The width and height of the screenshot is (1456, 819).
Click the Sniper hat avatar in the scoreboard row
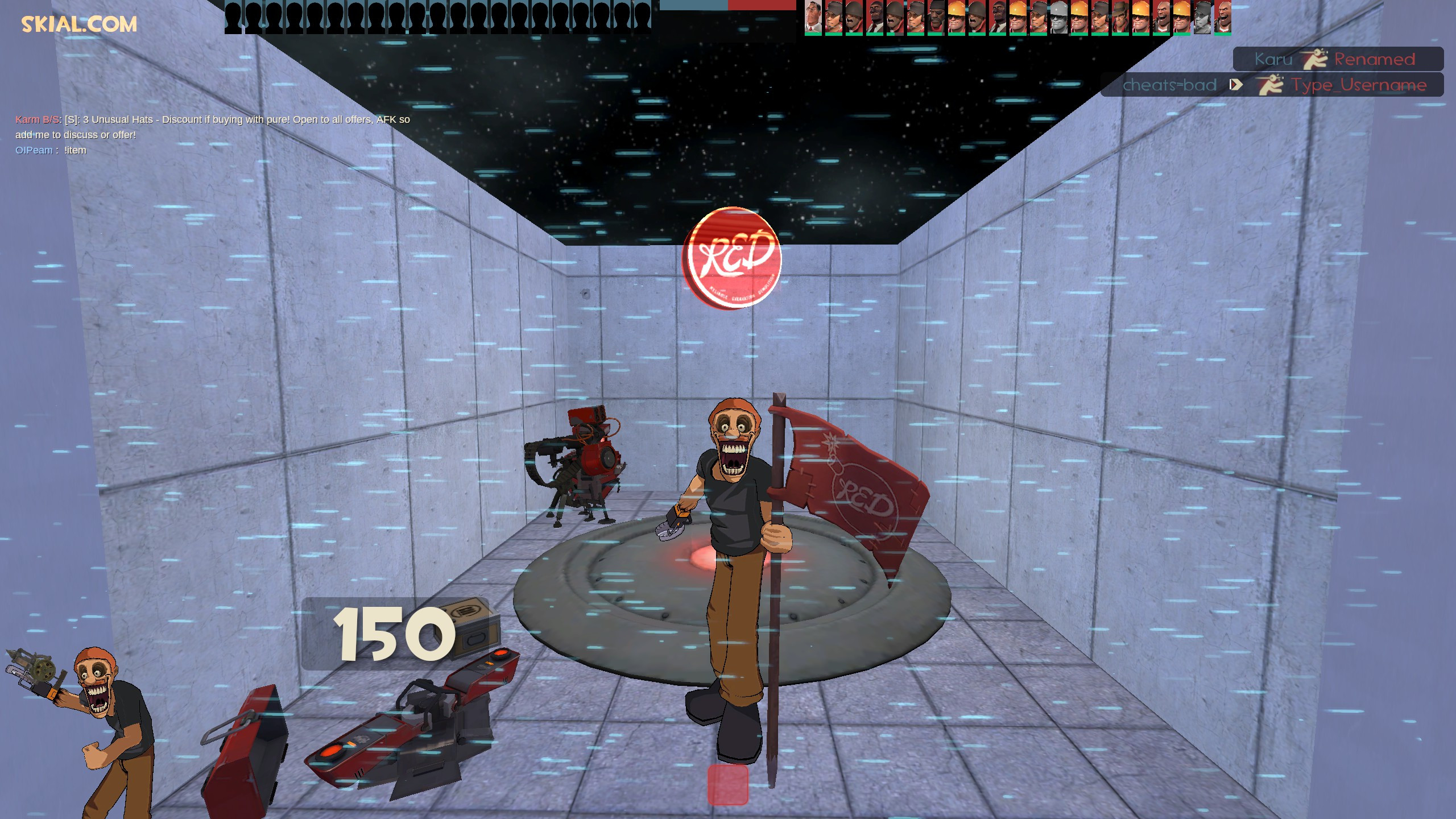pos(1122,16)
